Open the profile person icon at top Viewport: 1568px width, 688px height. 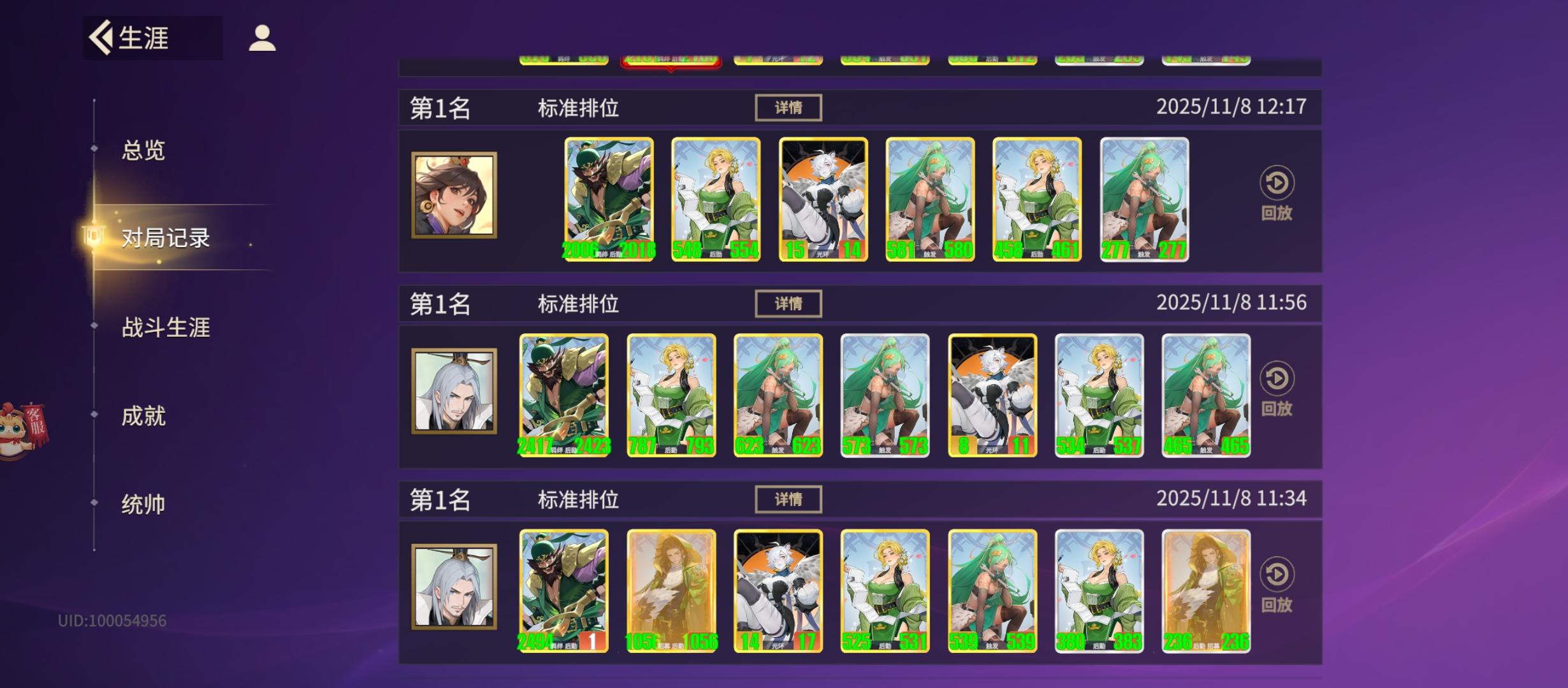[x=261, y=36]
